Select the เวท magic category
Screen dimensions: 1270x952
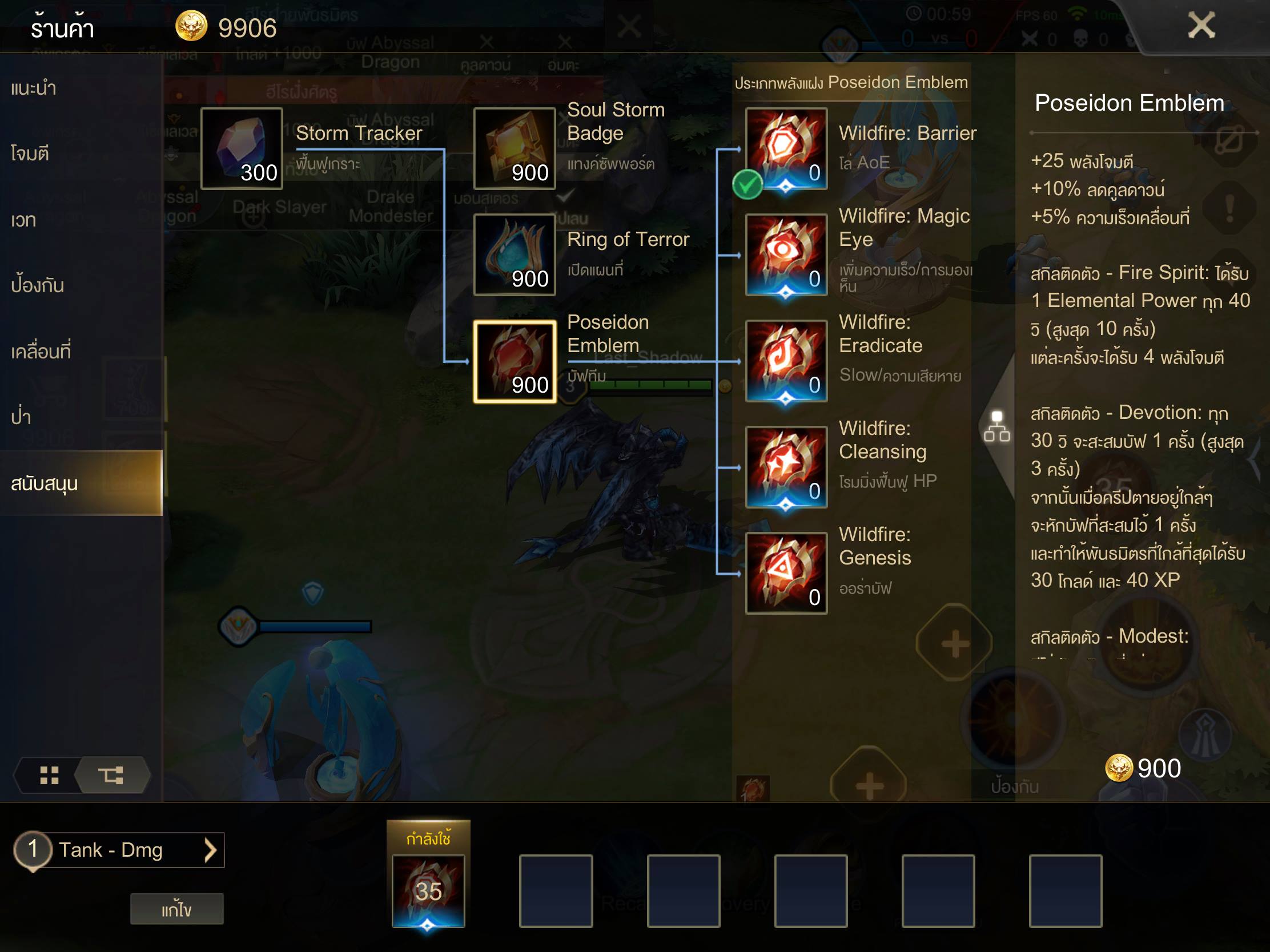[24, 220]
